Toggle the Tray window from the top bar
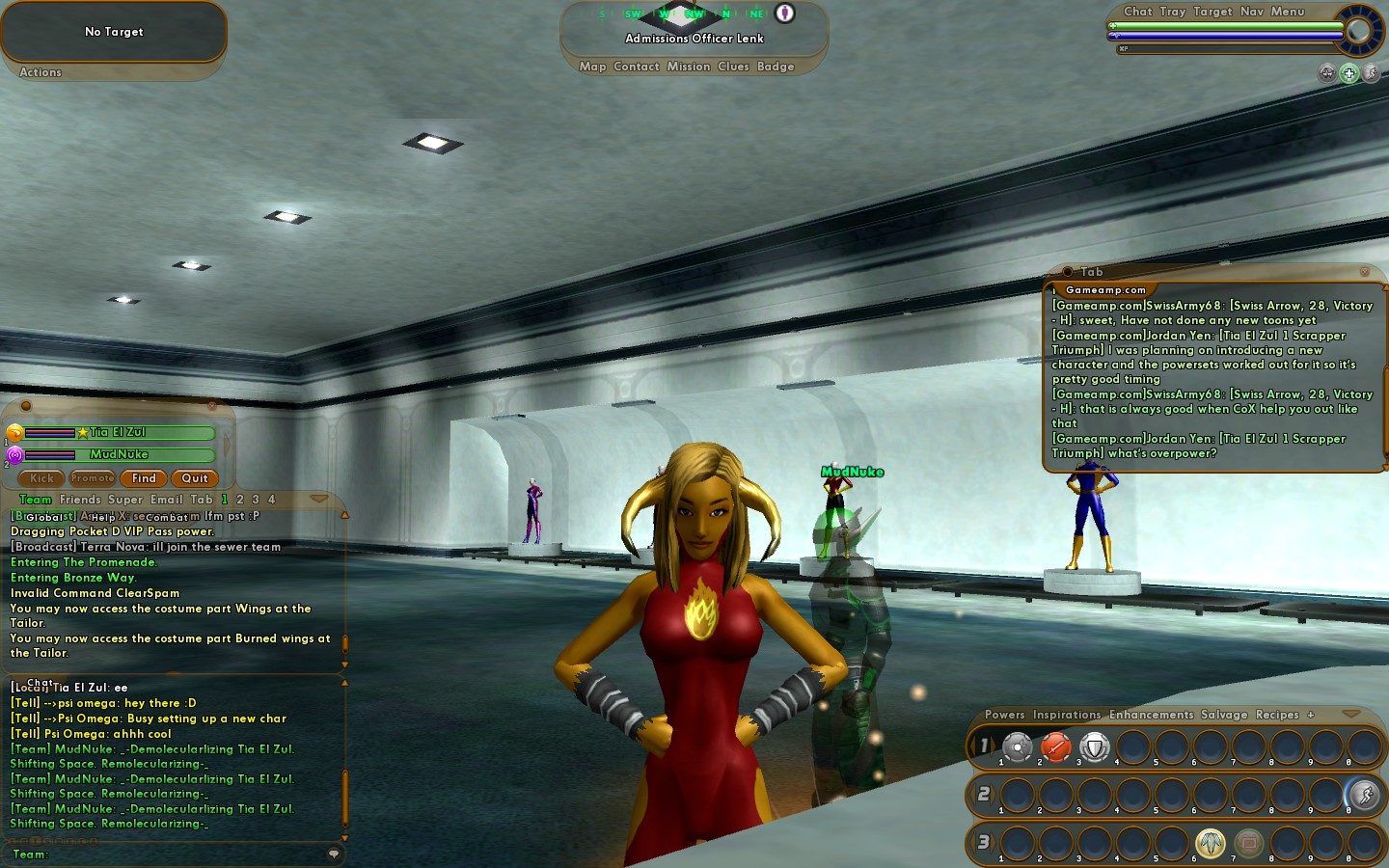 [1172, 12]
